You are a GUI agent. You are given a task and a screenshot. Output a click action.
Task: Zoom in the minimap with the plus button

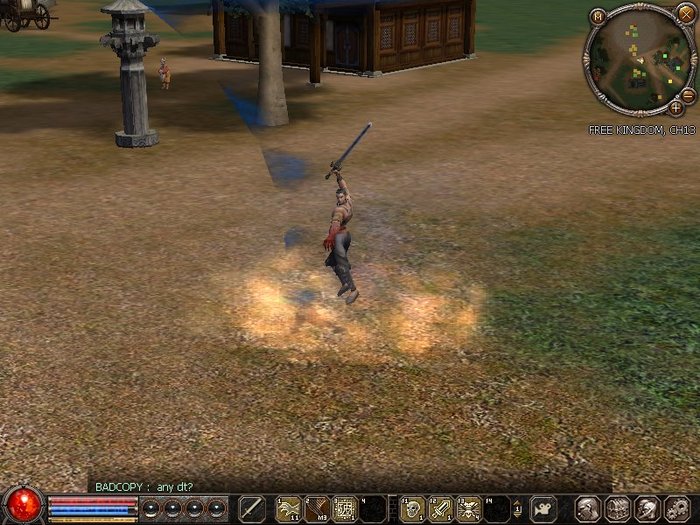pos(676,107)
